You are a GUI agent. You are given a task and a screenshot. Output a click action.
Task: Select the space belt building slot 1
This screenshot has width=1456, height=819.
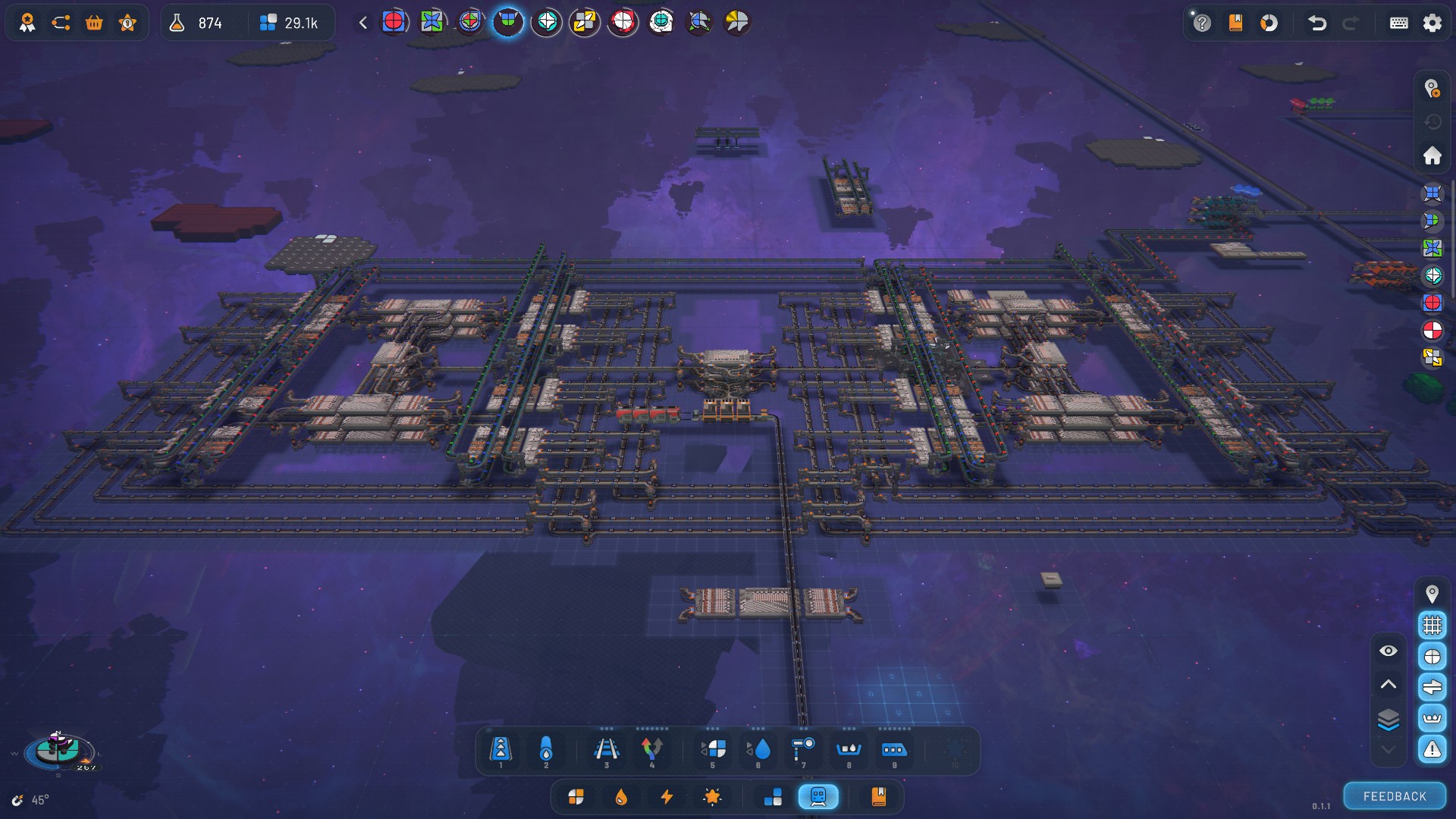click(500, 750)
